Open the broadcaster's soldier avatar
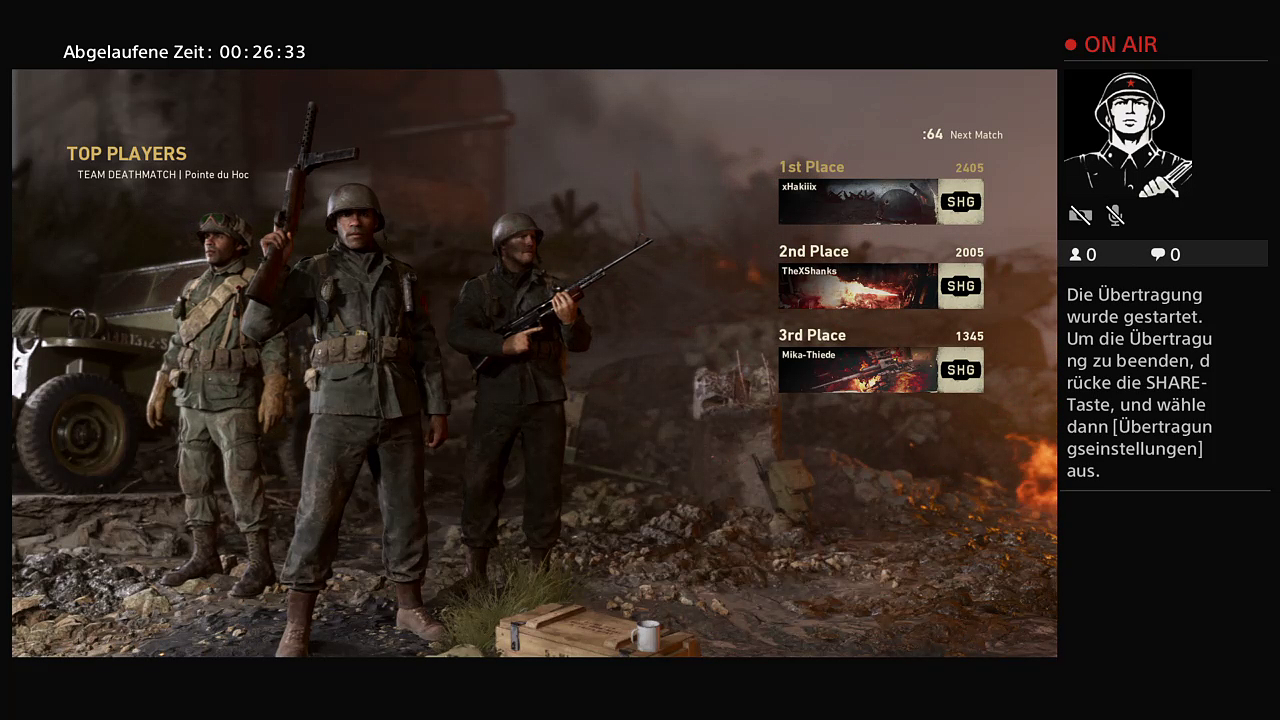 [x=1127, y=133]
